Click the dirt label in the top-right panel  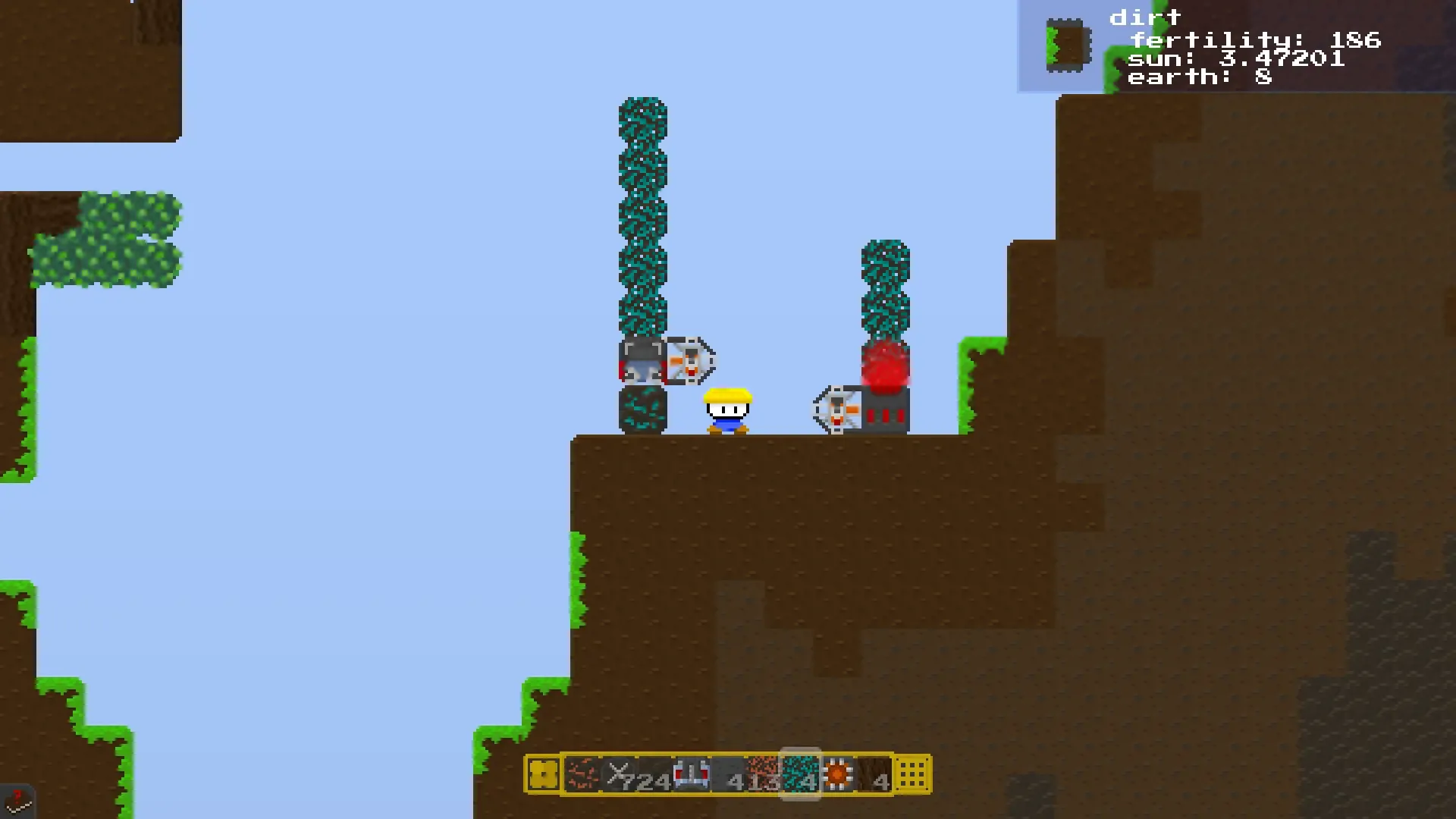coord(1145,17)
